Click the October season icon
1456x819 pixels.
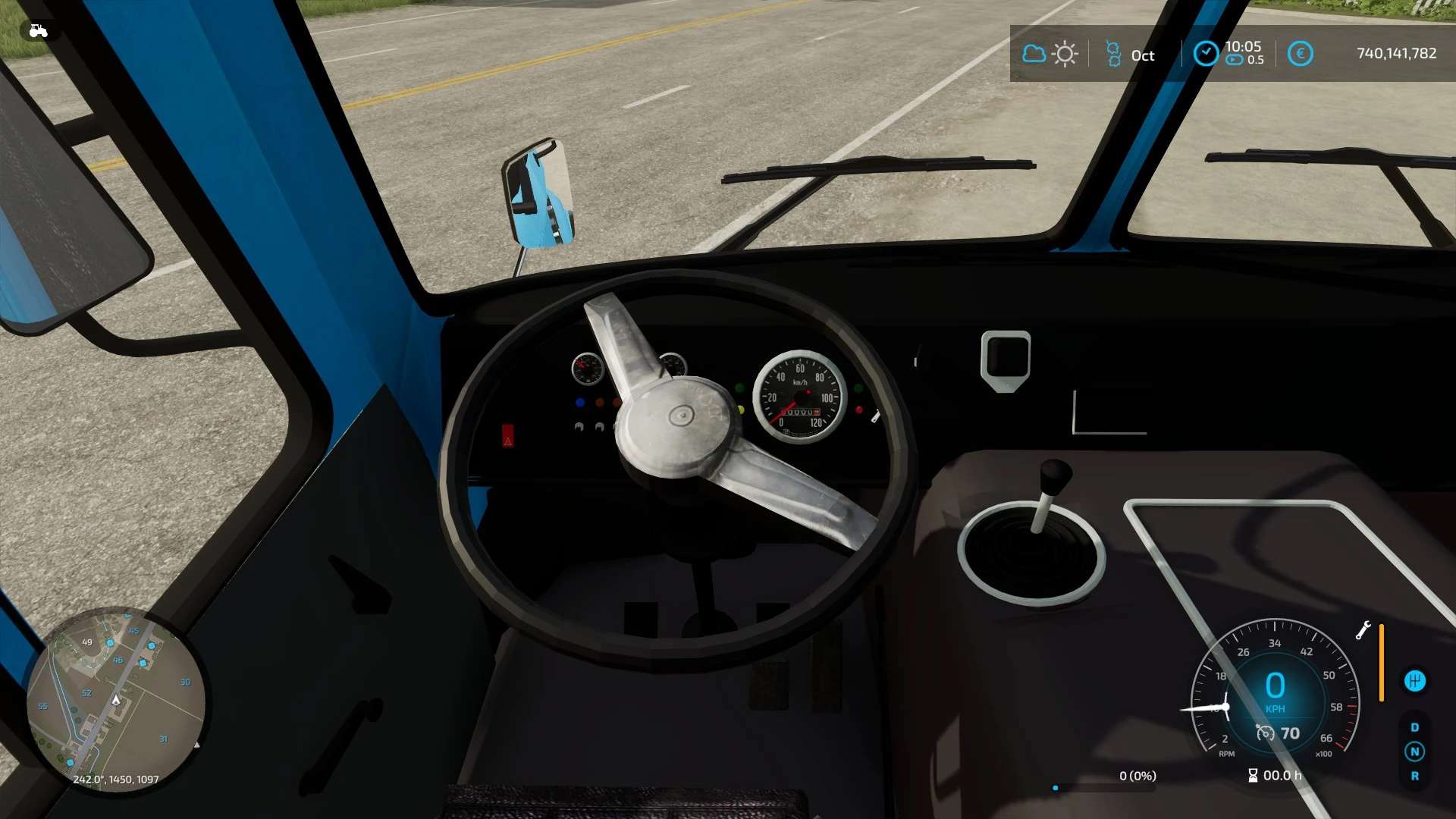point(1113,55)
